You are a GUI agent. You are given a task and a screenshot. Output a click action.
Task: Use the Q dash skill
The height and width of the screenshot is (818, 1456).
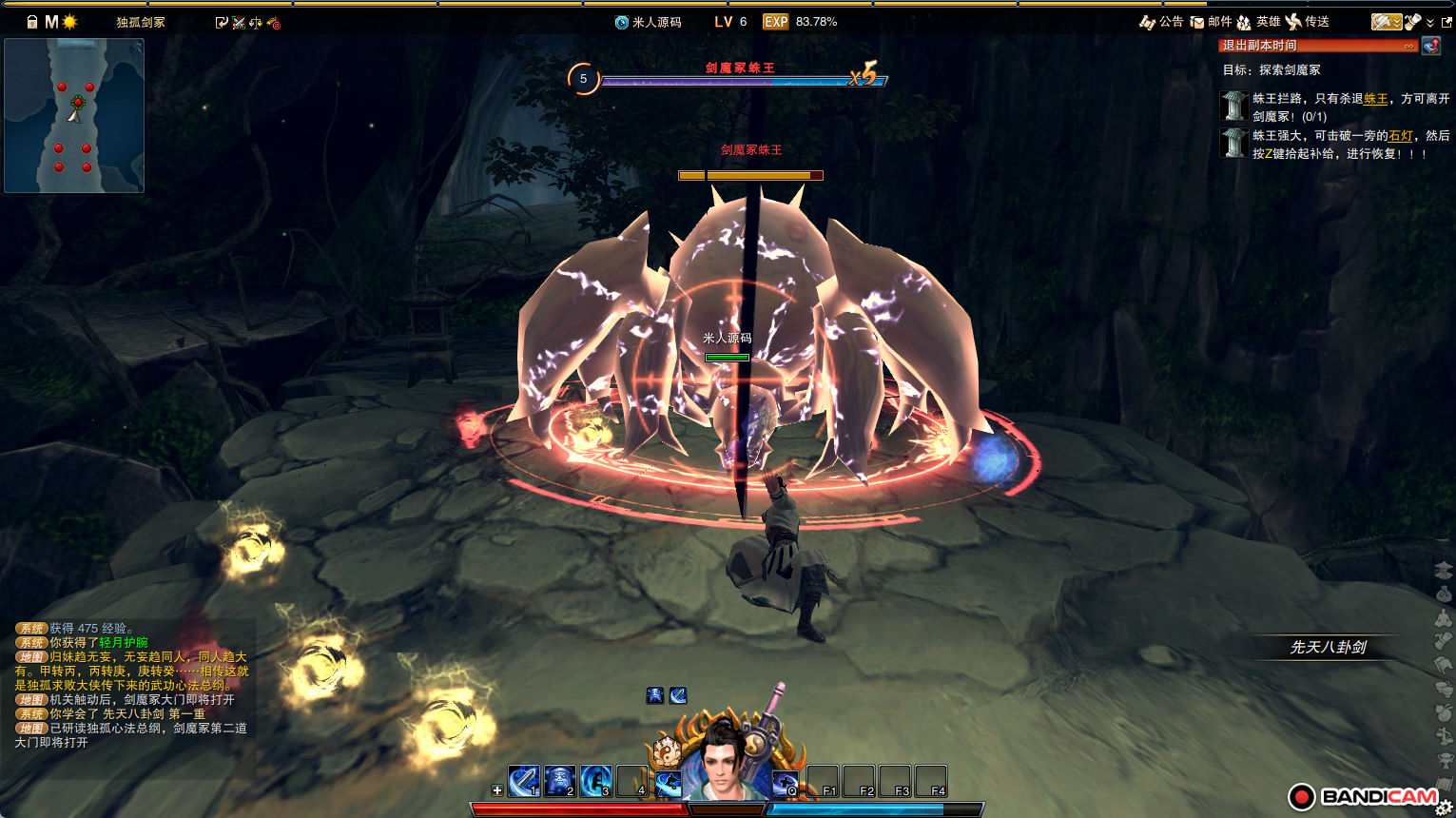(785, 782)
